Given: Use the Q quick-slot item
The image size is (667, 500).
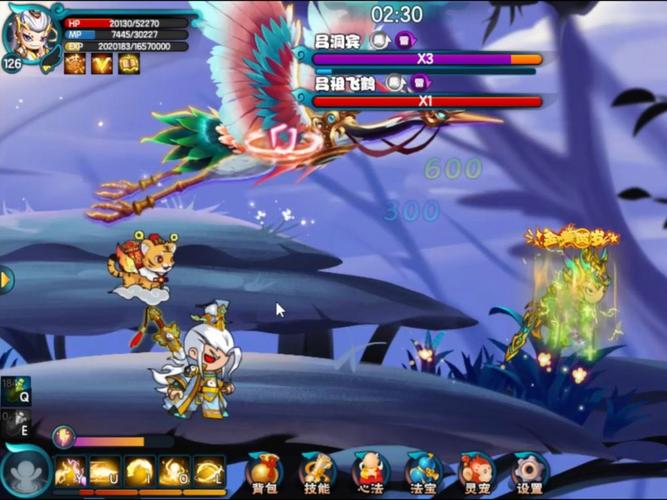Looking at the screenshot, I should 17,390.
